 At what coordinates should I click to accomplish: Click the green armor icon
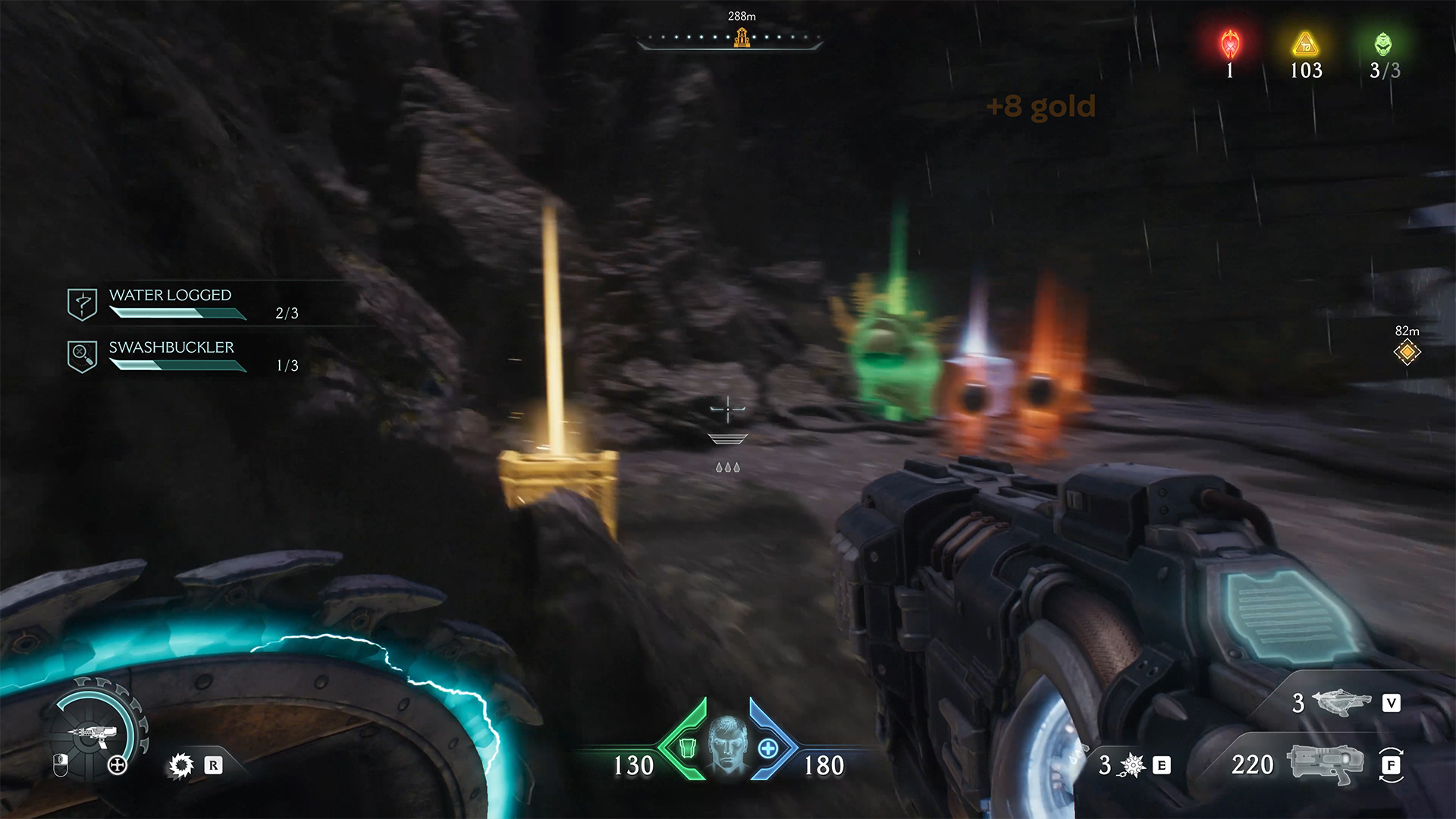[x=687, y=748]
